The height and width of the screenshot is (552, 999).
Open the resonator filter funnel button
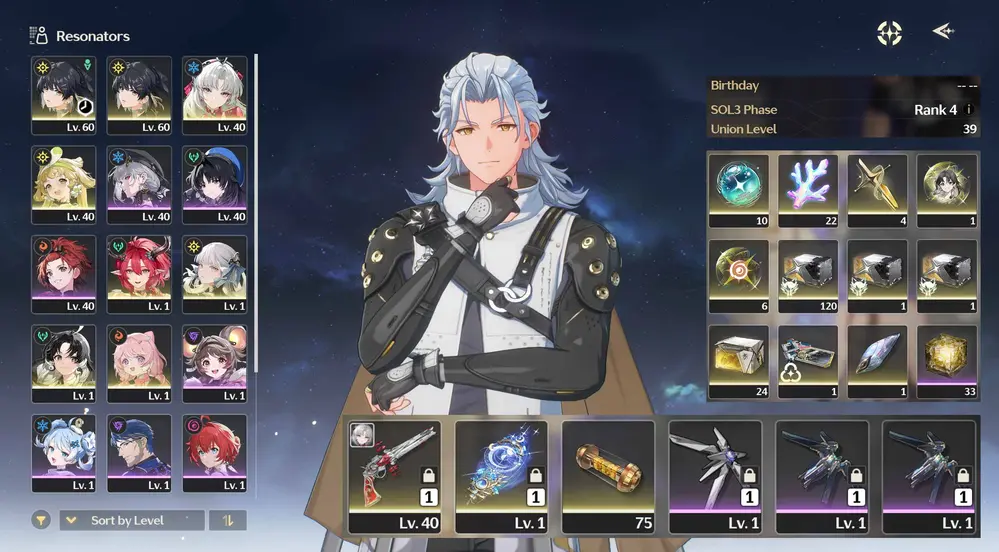click(x=41, y=520)
